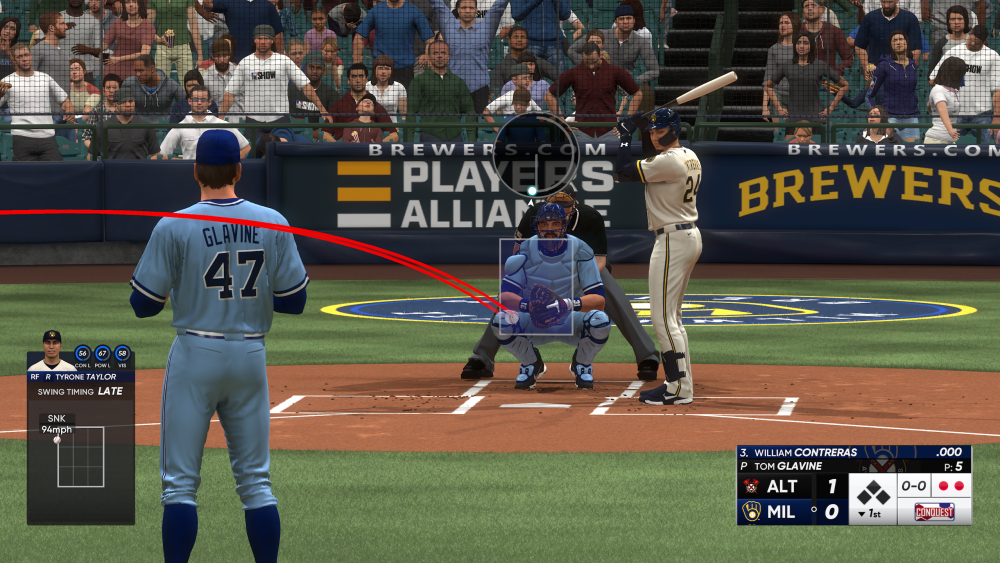
Task: Select the strike zone box over the catcher
Action: (x=536, y=286)
